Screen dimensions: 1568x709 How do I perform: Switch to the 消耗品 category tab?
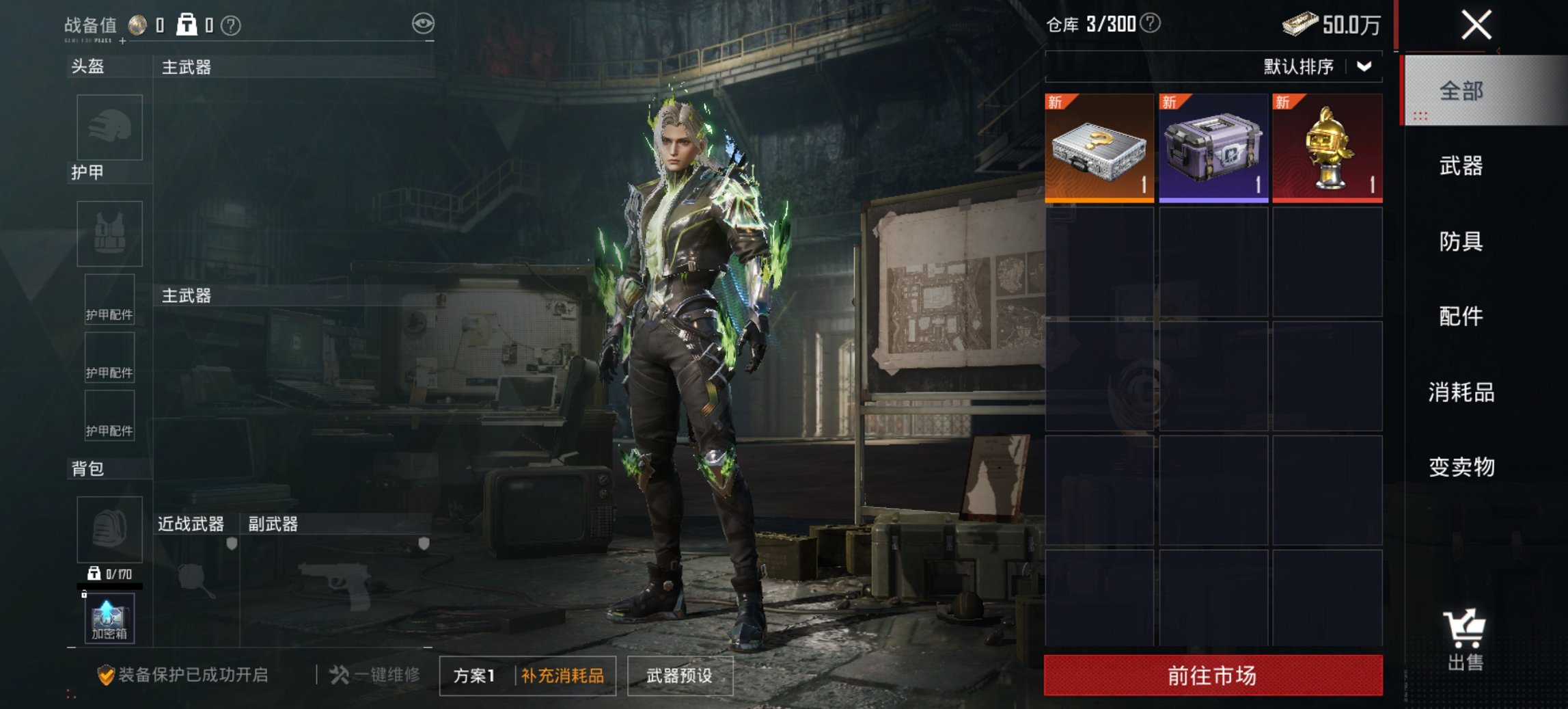pyautogui.click(x=1461, y=392)
